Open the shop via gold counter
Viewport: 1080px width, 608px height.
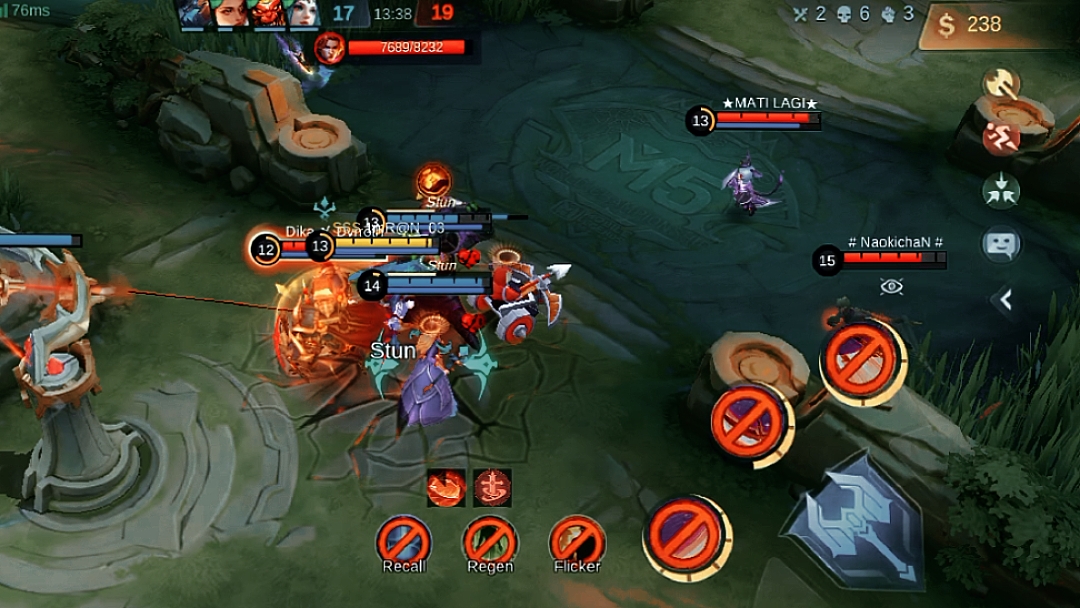coord(987,25)
